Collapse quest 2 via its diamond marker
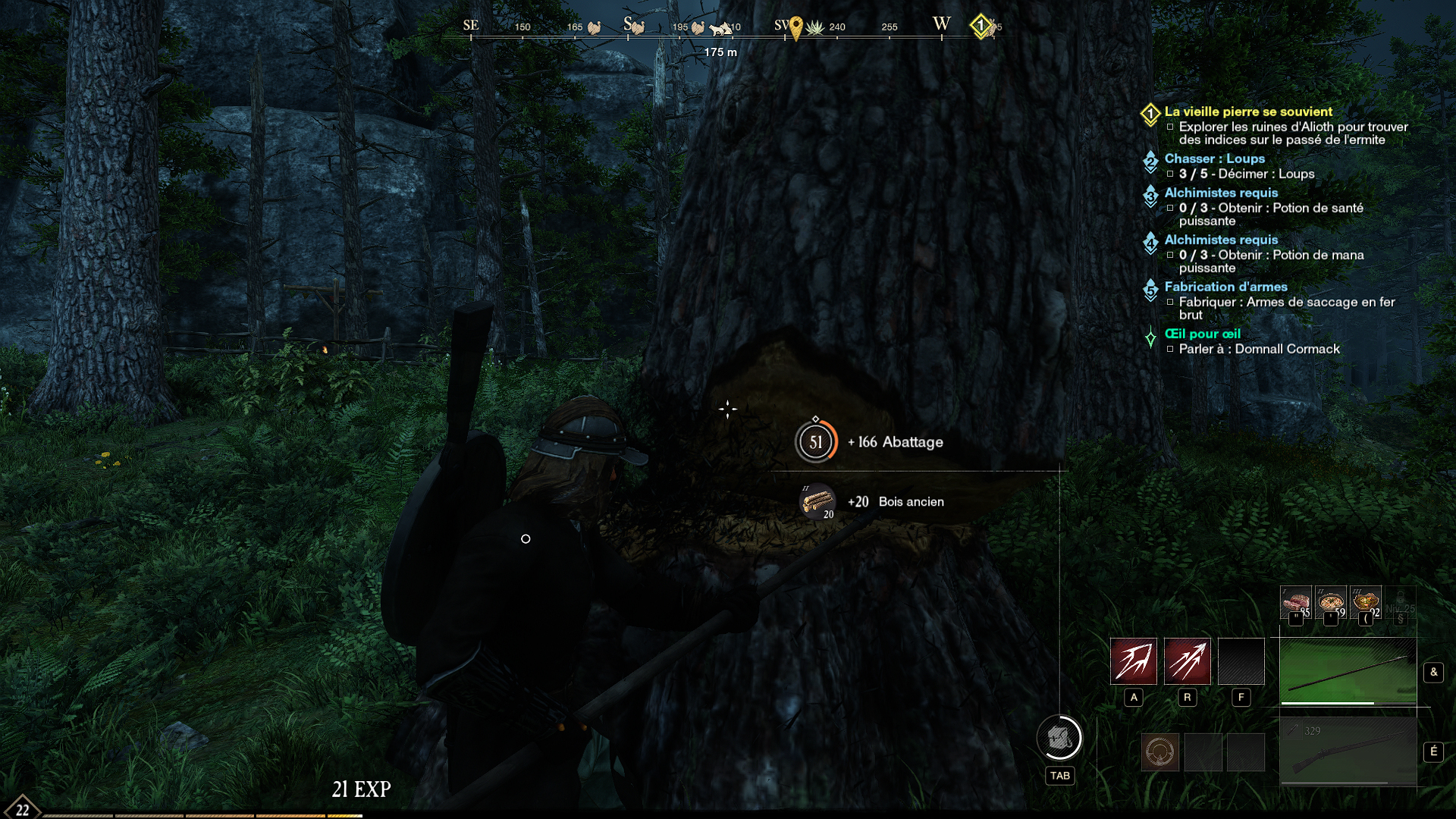The image size is (1456, 819). (x=1150, y=161)
